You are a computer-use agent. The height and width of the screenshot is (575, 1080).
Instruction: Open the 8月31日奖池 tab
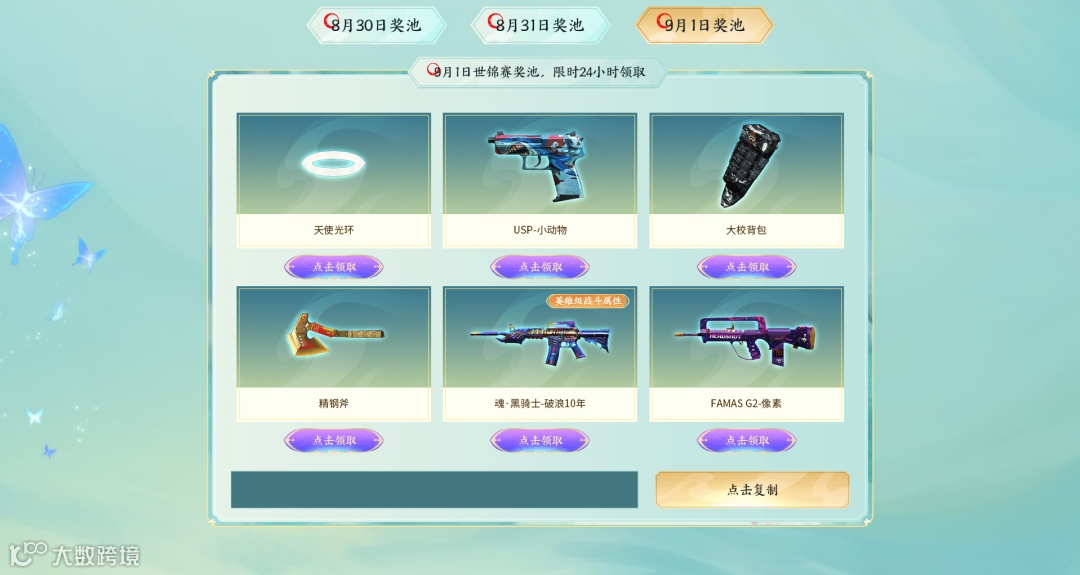[540, 26]
